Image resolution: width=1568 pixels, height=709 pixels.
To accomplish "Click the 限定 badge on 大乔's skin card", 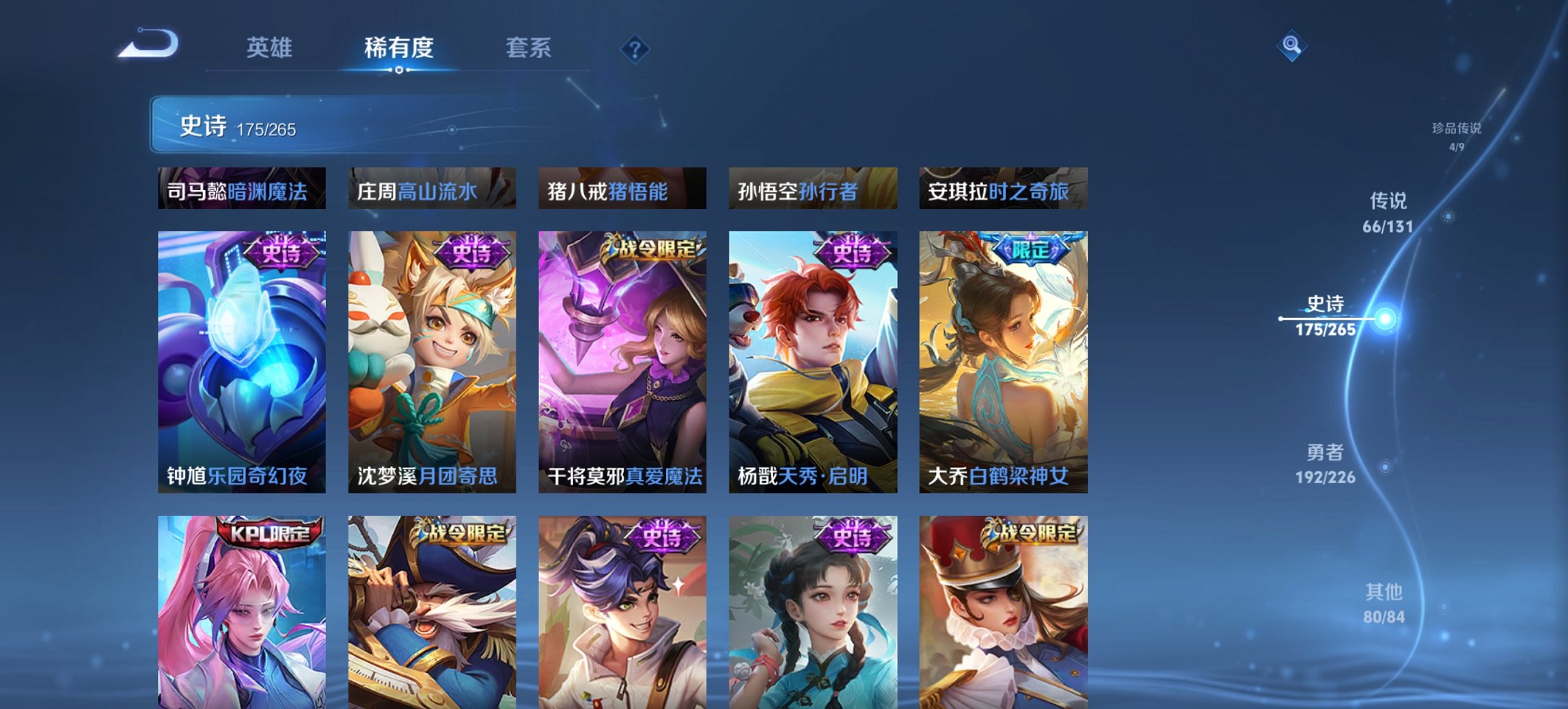I will [x=1032, y=251].
